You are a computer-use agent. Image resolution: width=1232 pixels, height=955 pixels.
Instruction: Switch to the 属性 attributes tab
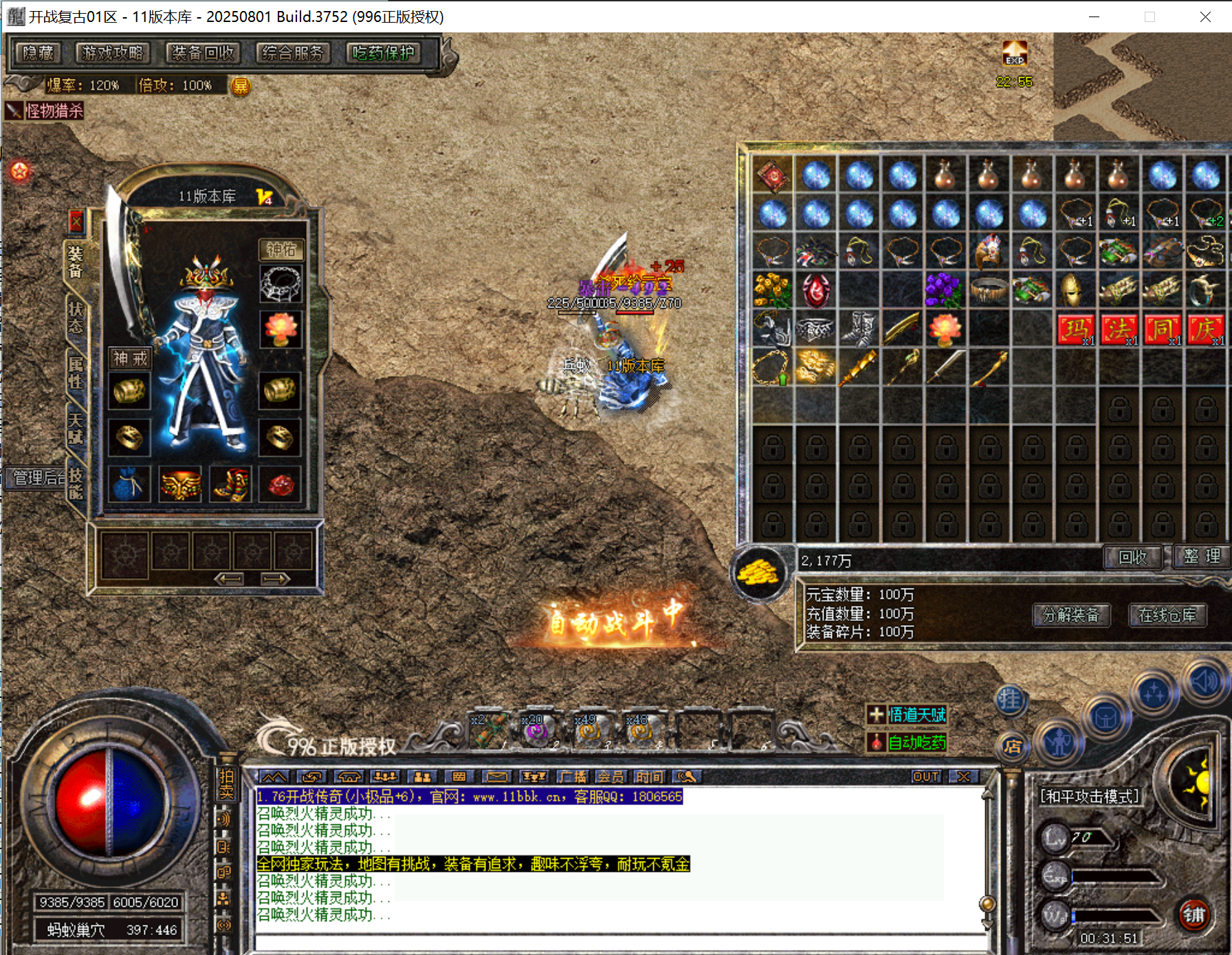[x=75, y=372]
